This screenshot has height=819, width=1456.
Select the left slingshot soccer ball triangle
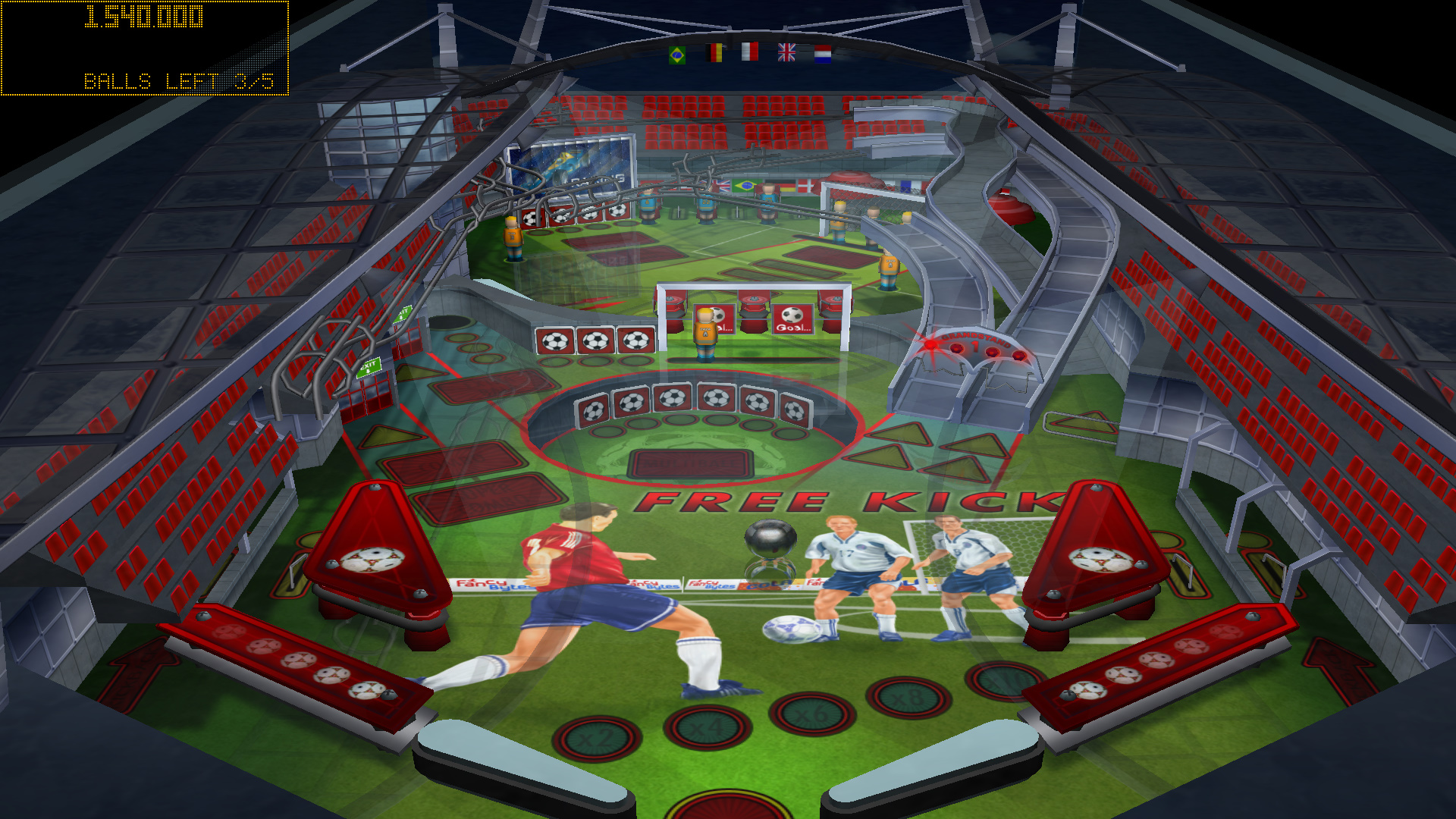[373, 561]
